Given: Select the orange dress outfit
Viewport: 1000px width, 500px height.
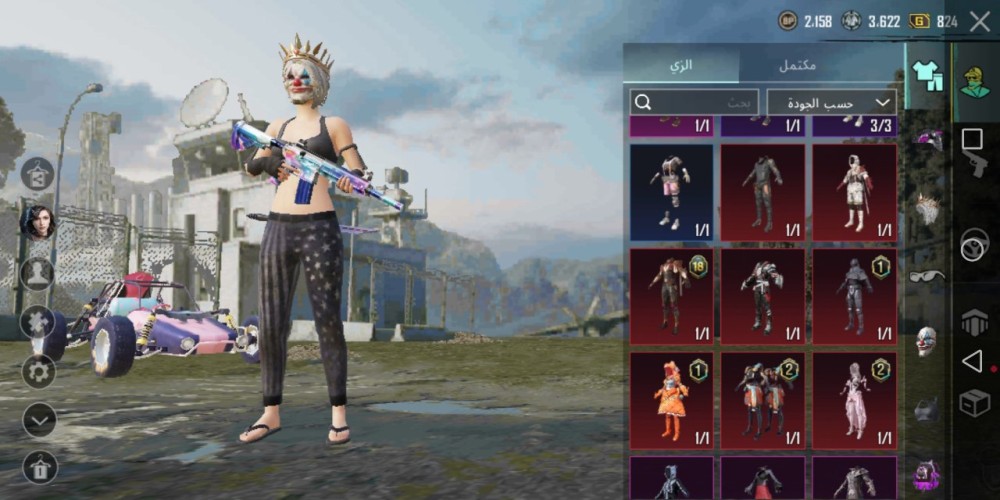Looking at the screenshot, I should coord(671,400).
